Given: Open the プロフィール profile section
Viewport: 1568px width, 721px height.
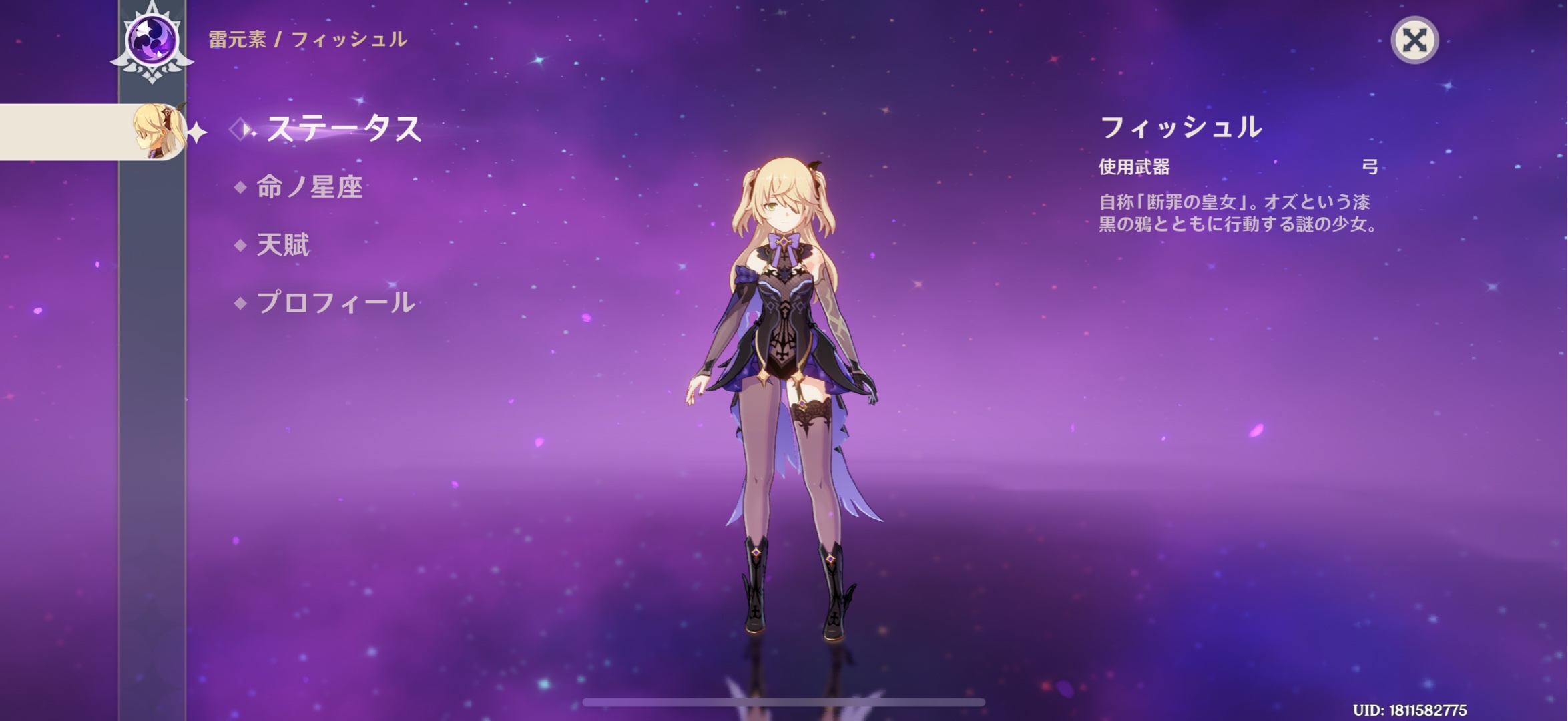Looking at the screenshot, I should tap(335, 303).
